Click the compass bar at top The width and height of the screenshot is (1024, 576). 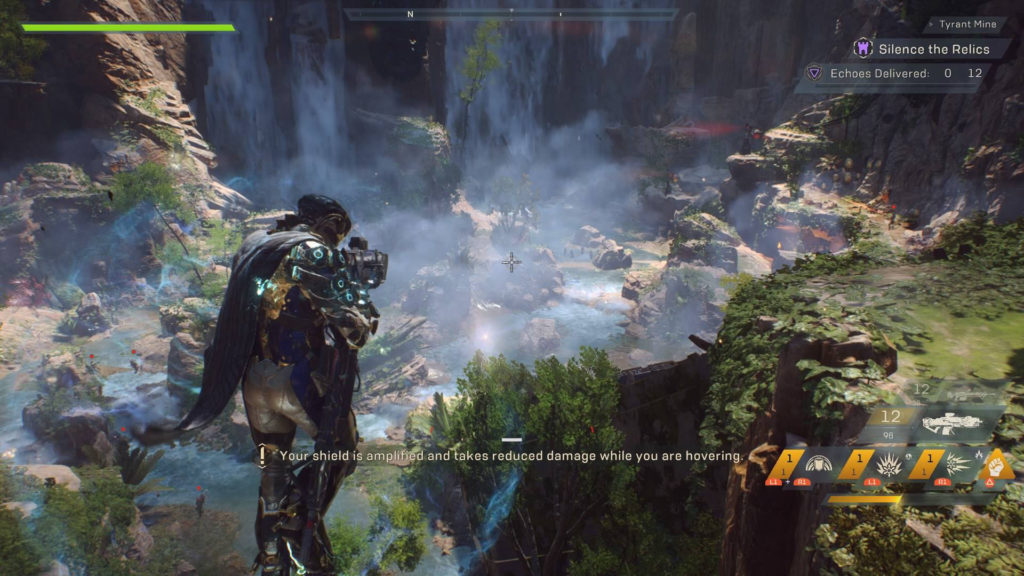coord(510,15)
